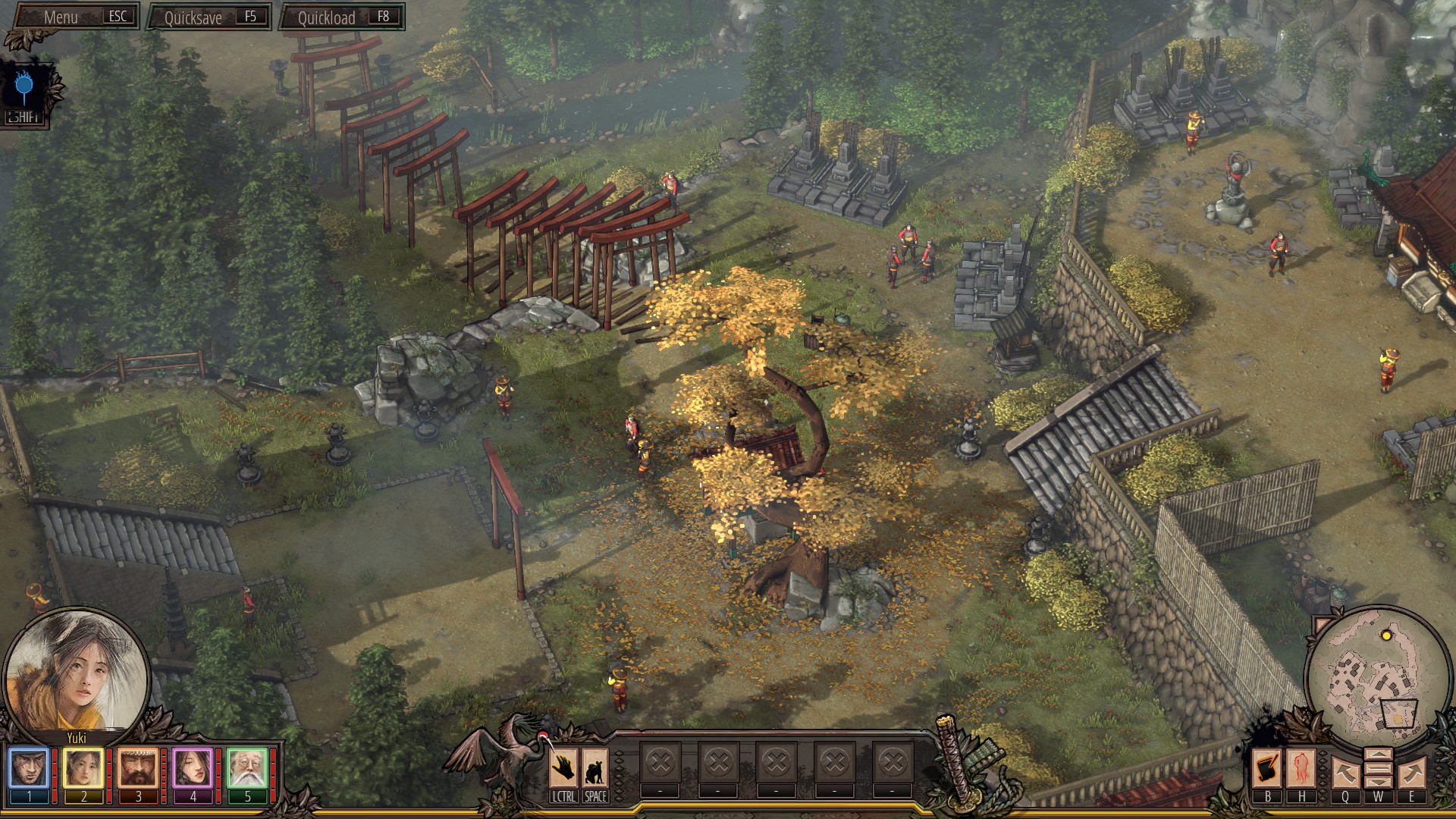The image size is (1456, 819).
Task: Click the Quicksave button
Action: (x=209, y=17)
